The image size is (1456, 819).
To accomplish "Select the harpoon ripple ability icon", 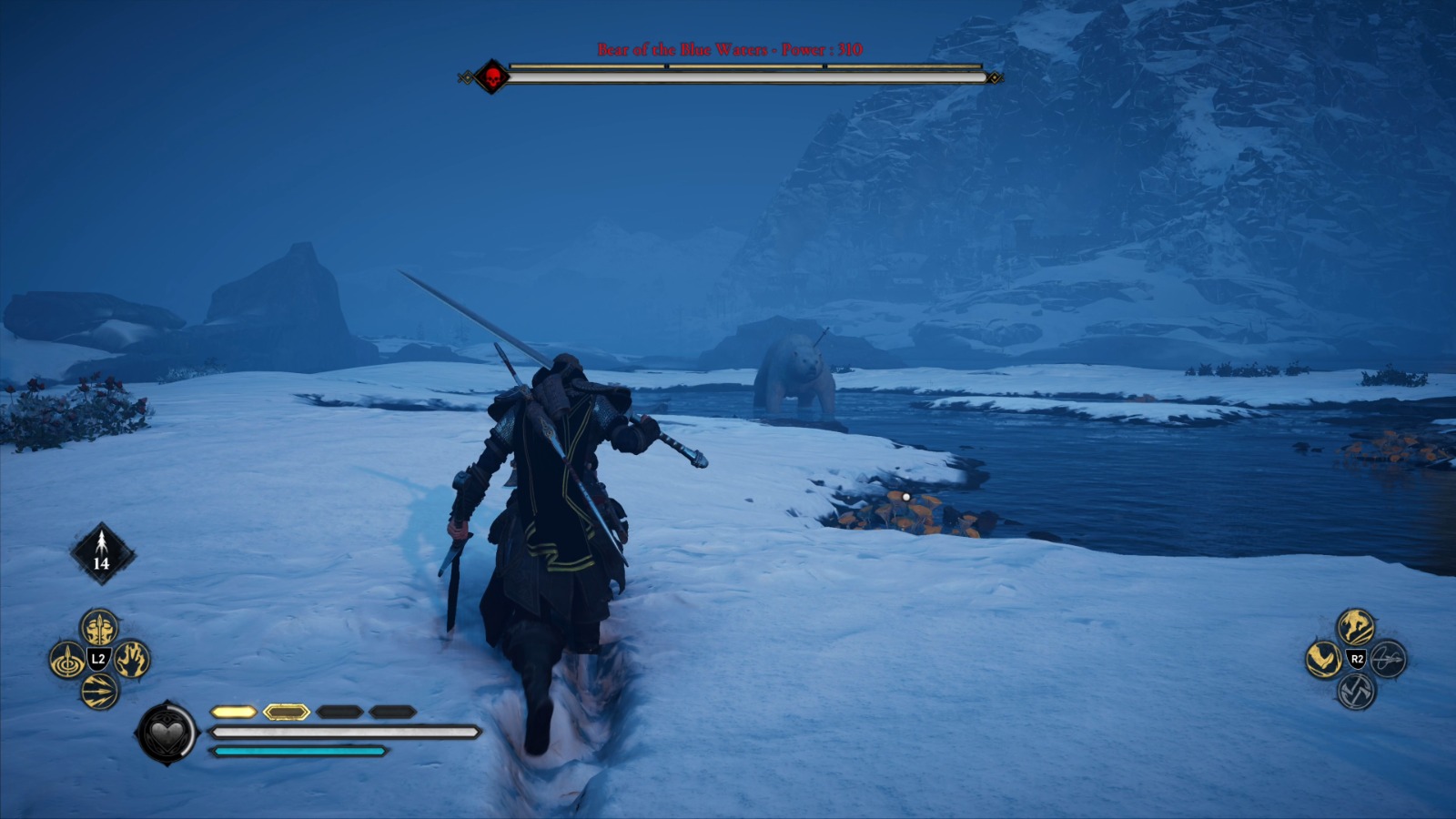I will click(x=66, y=659).
